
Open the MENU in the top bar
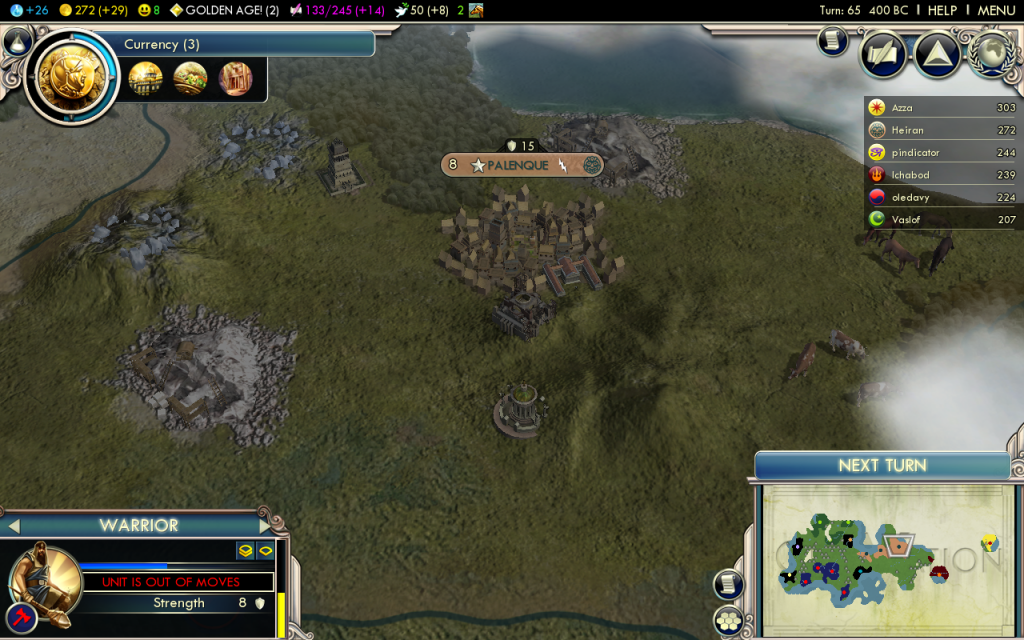pyautogui.click(x=996, y=10)
